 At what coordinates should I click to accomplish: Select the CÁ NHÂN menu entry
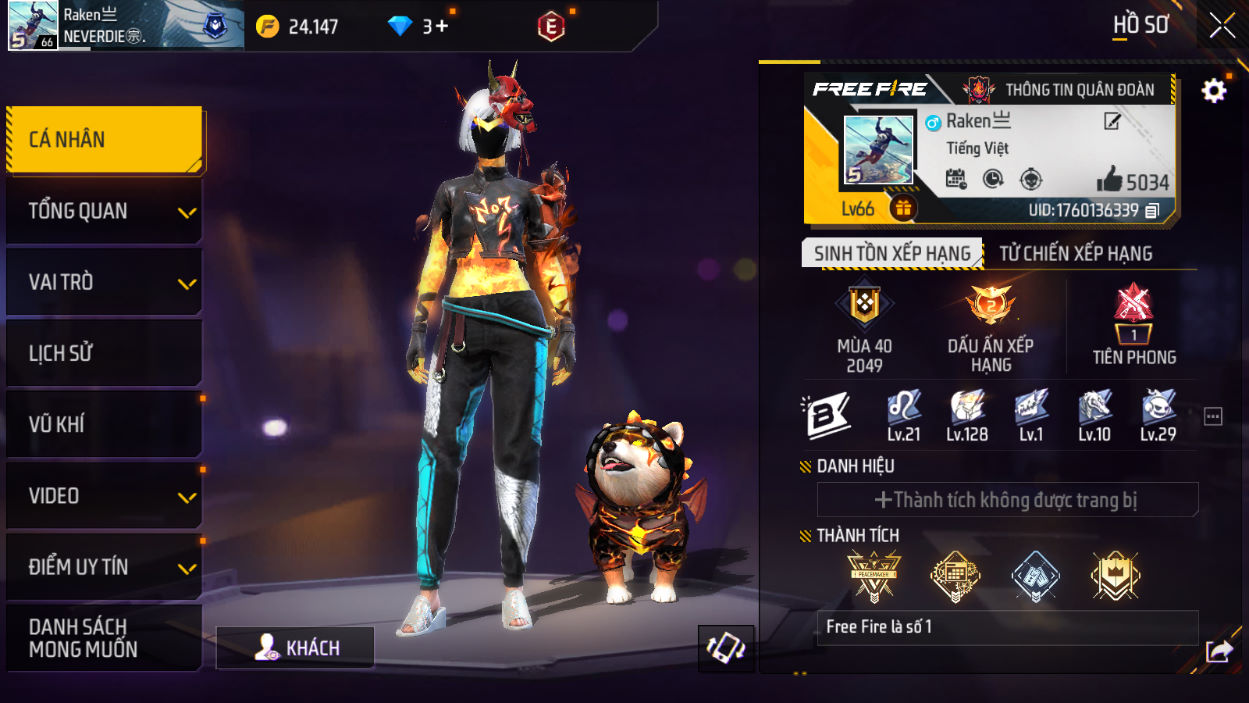(104, 140)
